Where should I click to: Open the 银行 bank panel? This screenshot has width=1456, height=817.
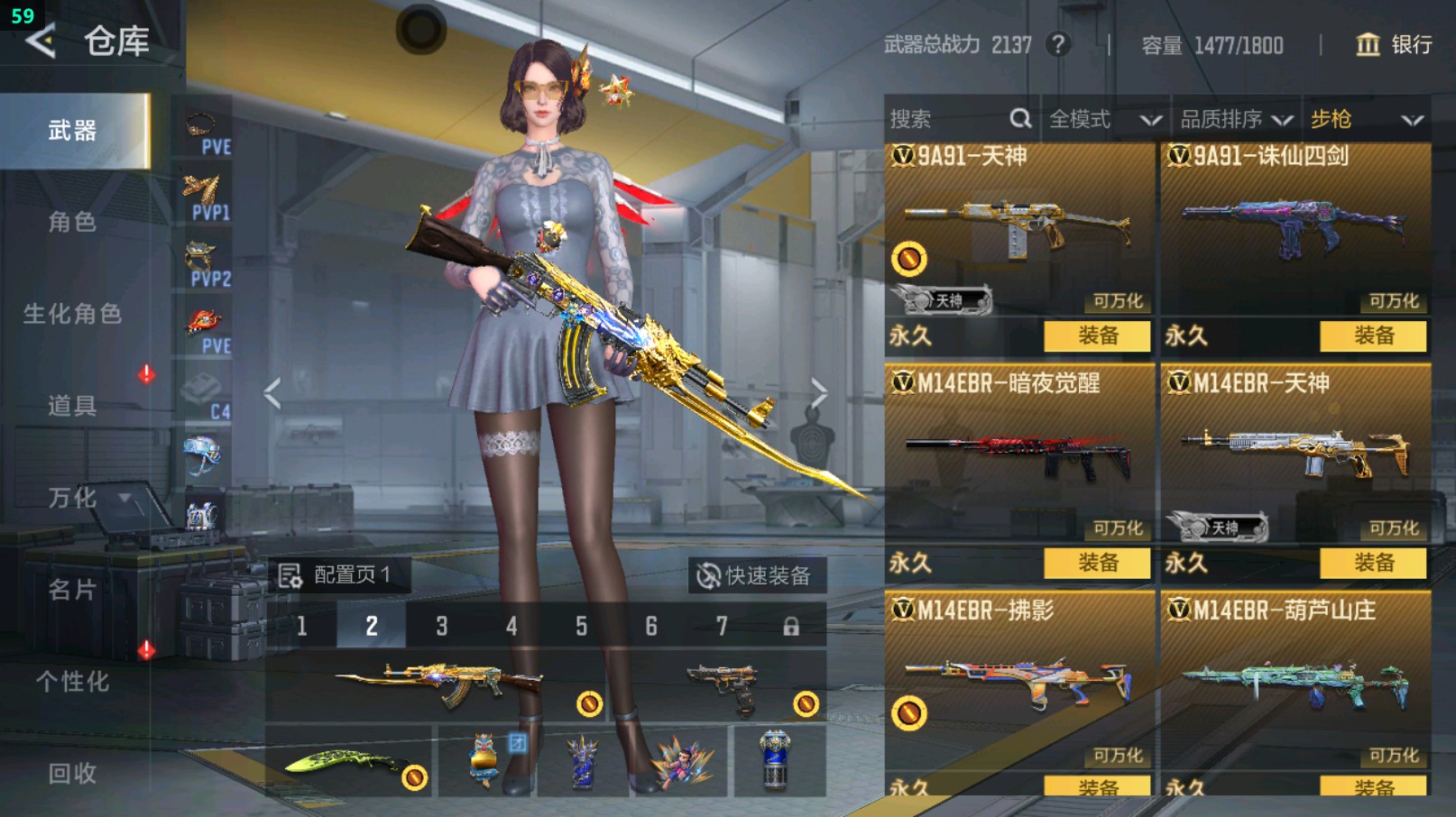point(1392,44)
